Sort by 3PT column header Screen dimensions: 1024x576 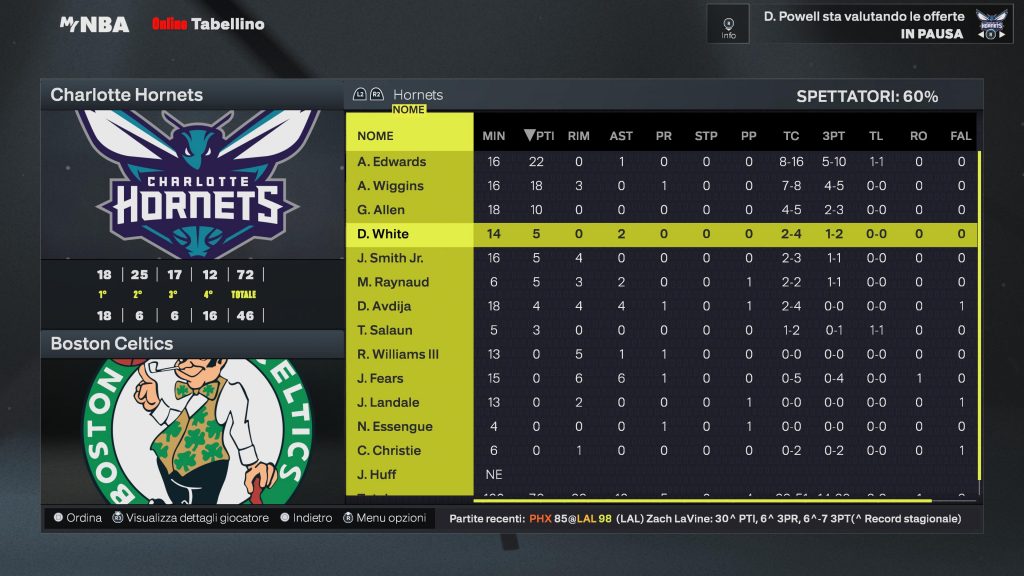[832, 136]
